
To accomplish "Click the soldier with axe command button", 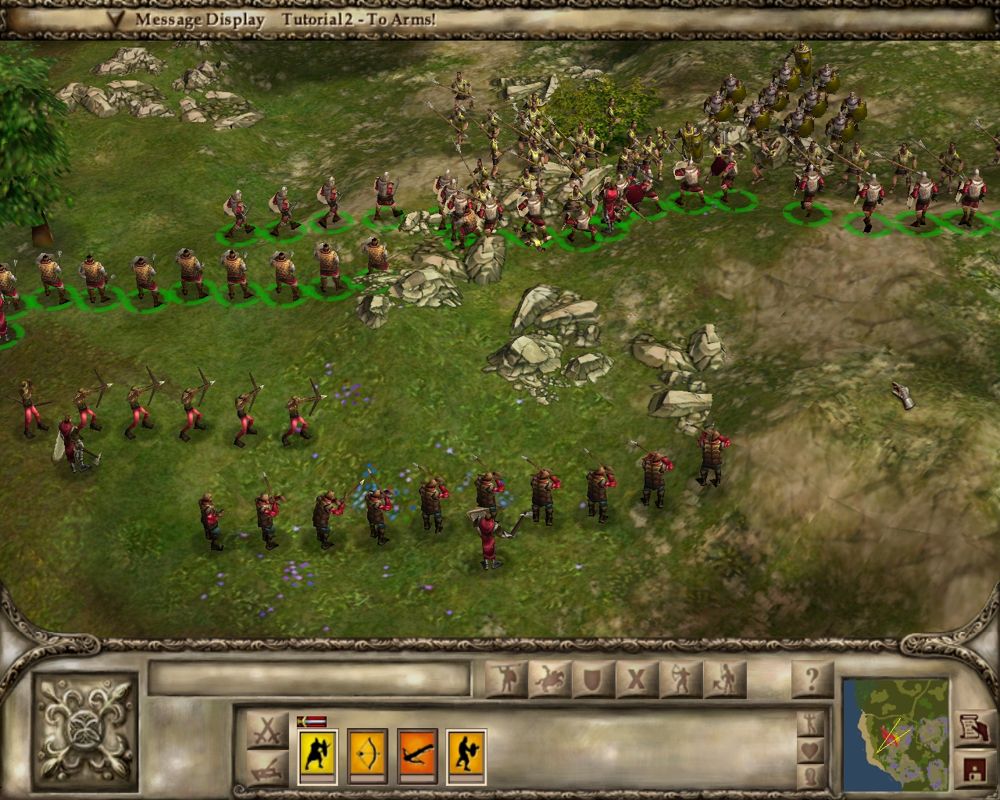I will 725,680.
